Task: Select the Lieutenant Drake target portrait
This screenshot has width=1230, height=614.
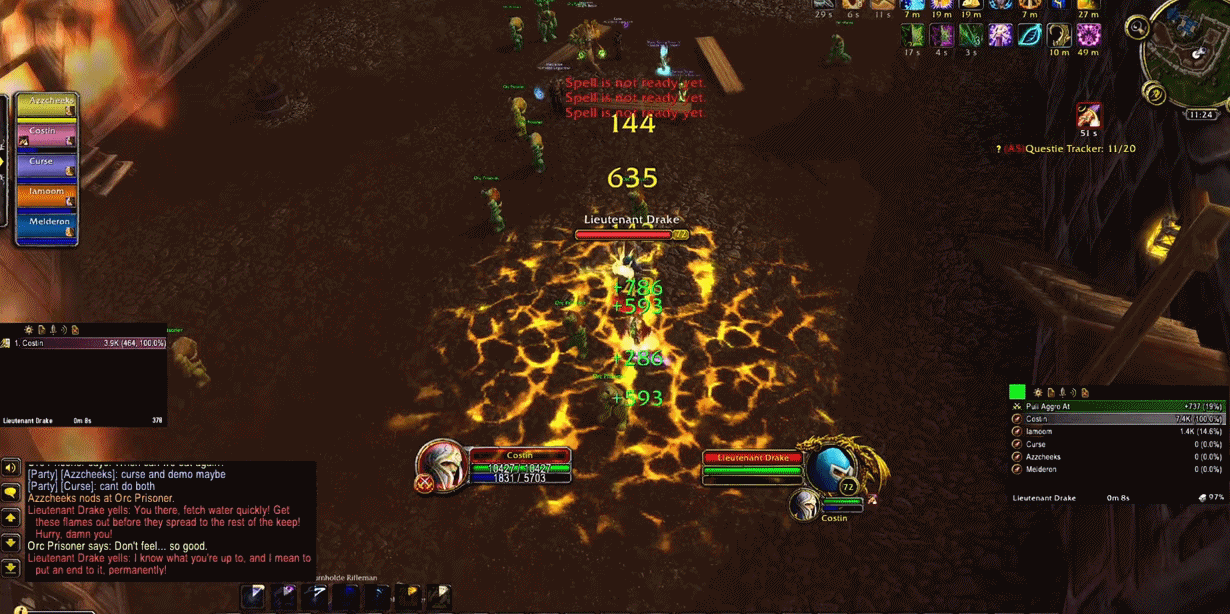Action: 832,468
